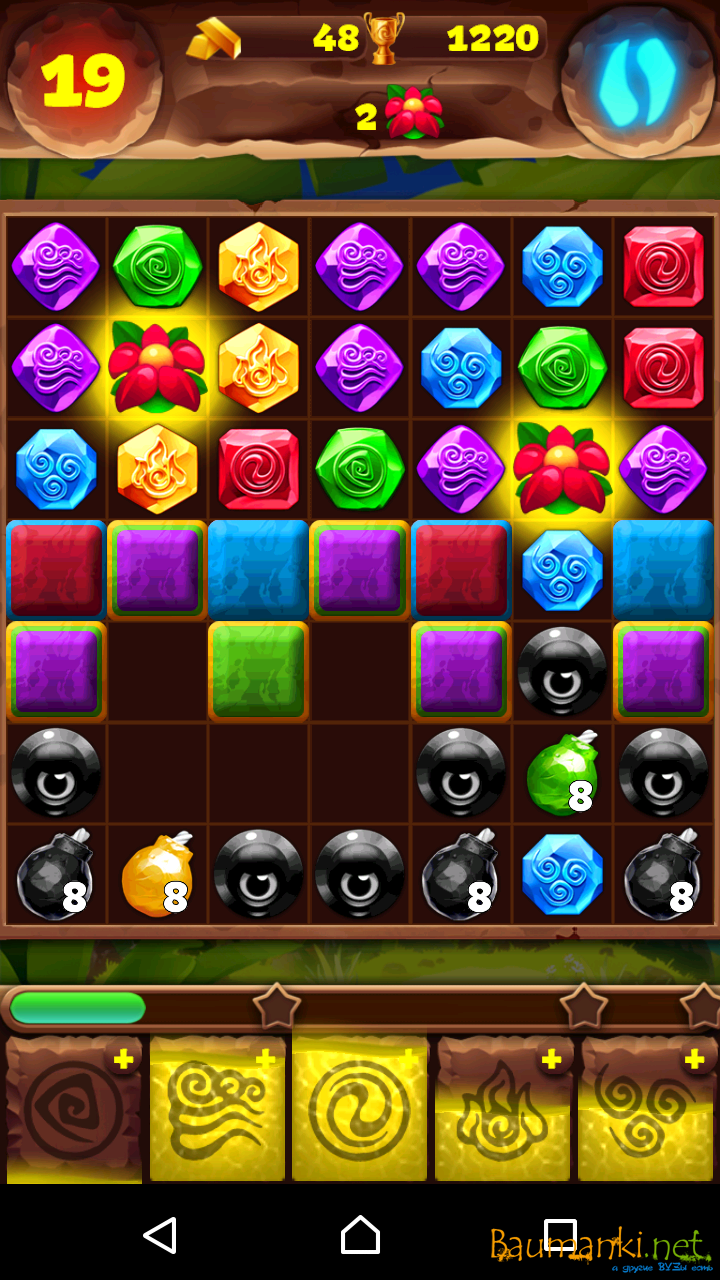Tap the glowing blue rune orb button
This screenshot has height=1280, width=720.
[637, 80]
